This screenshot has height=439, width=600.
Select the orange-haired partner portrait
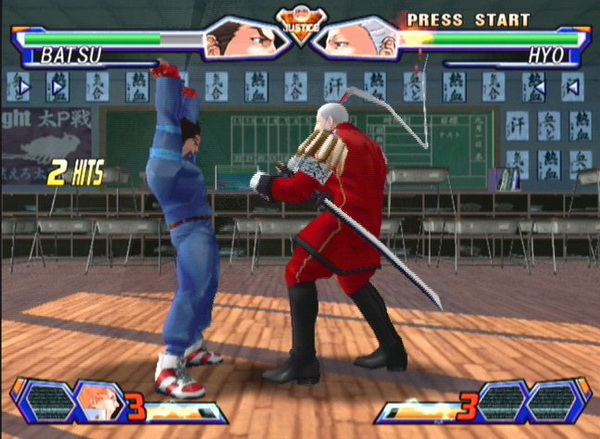pyautogui.click(x=102, y=400)
